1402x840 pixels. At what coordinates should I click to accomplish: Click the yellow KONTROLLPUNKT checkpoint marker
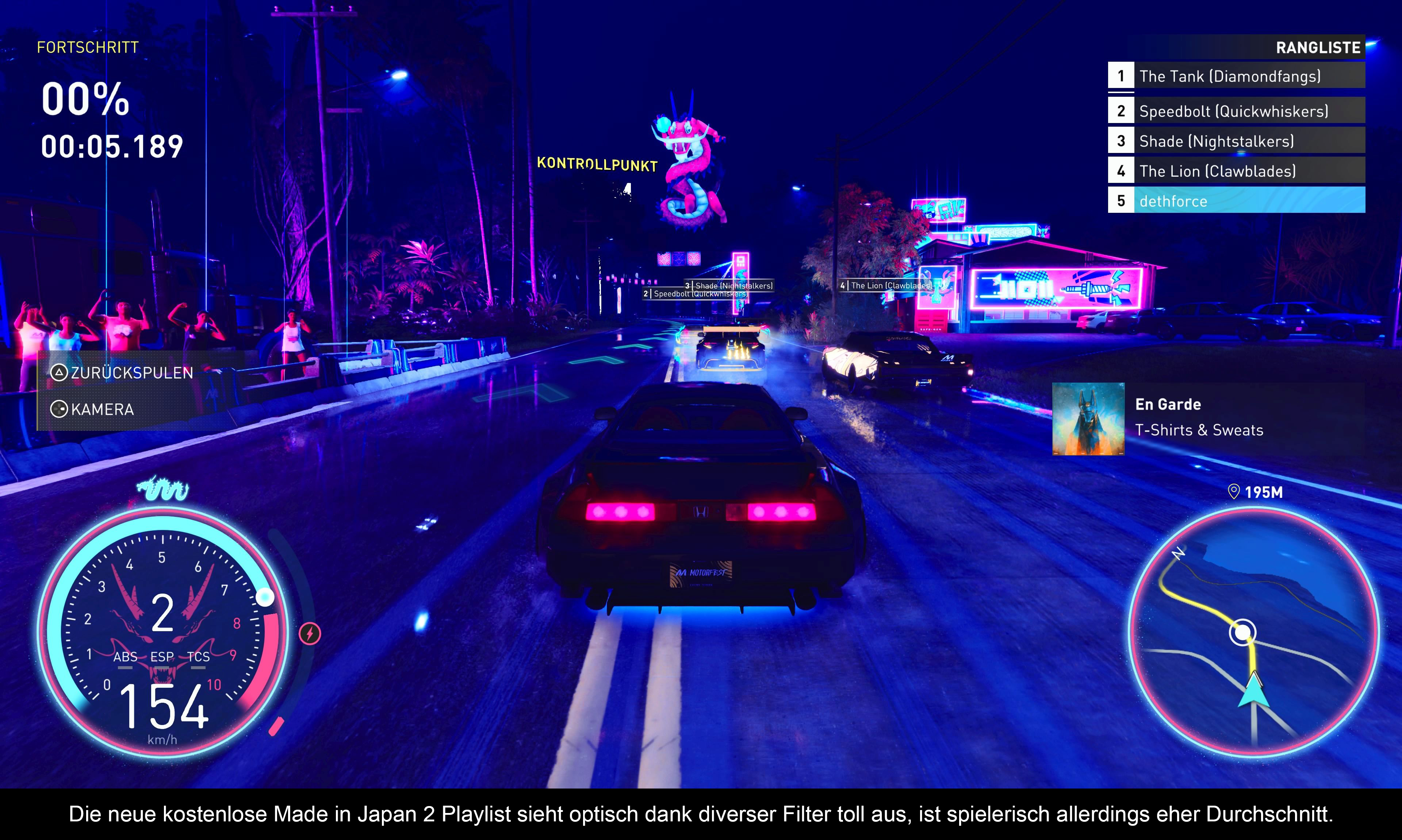(x=597, y=164)
